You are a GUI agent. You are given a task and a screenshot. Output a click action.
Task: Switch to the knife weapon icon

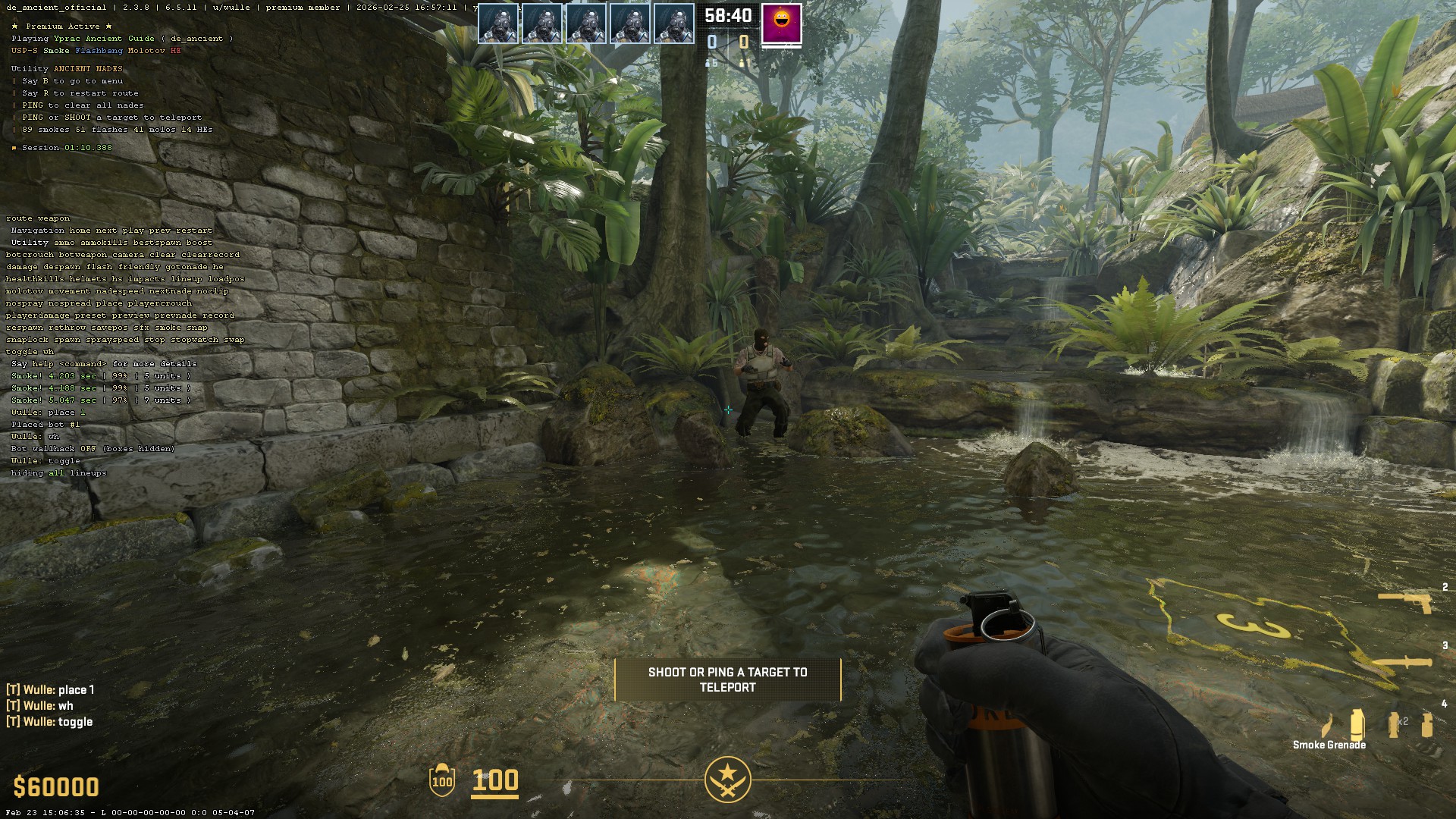[1403, 663]
